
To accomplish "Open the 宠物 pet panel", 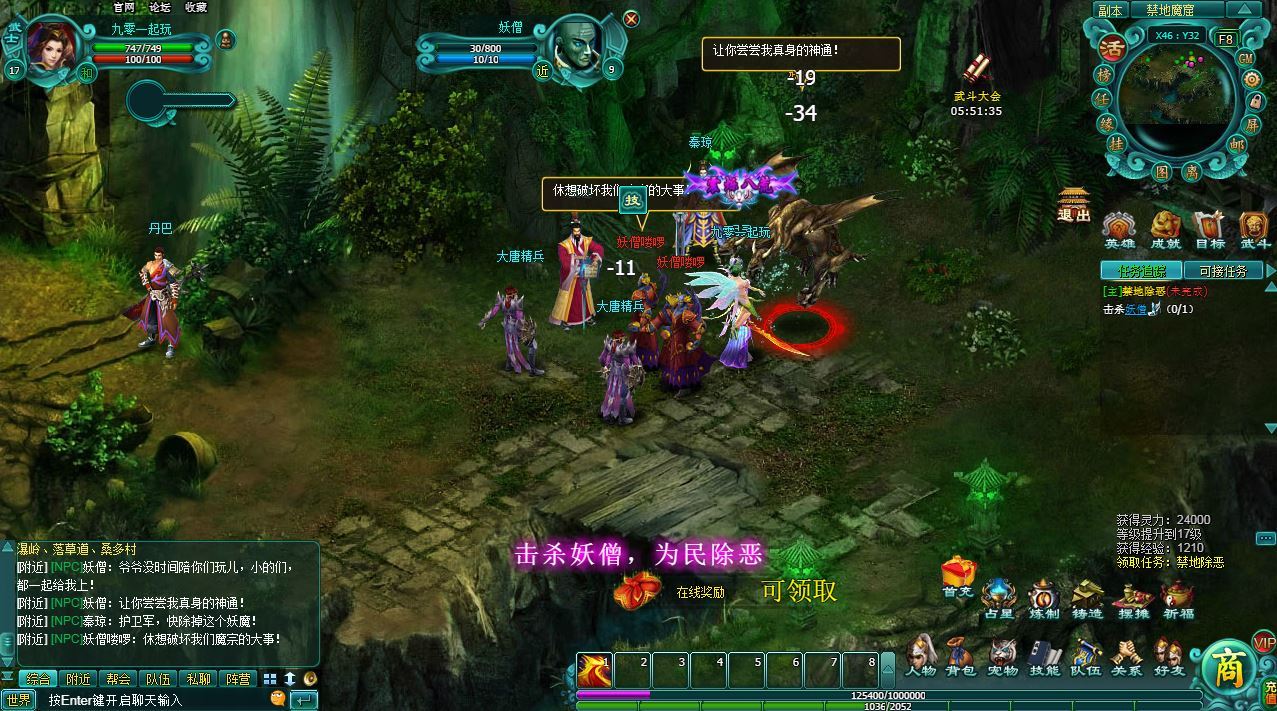I will point(1003,656).
